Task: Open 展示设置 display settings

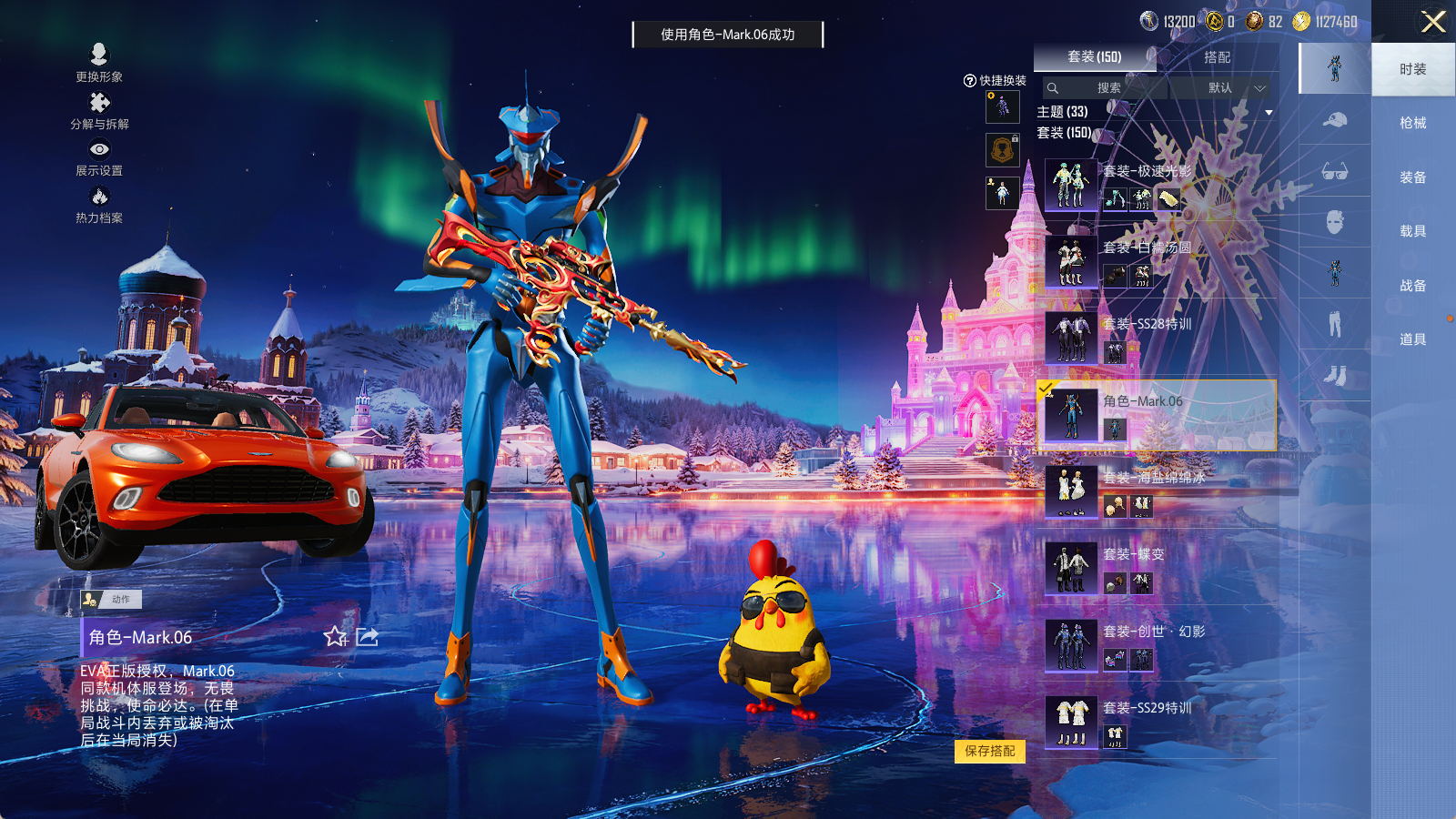Action: (99, 157)
